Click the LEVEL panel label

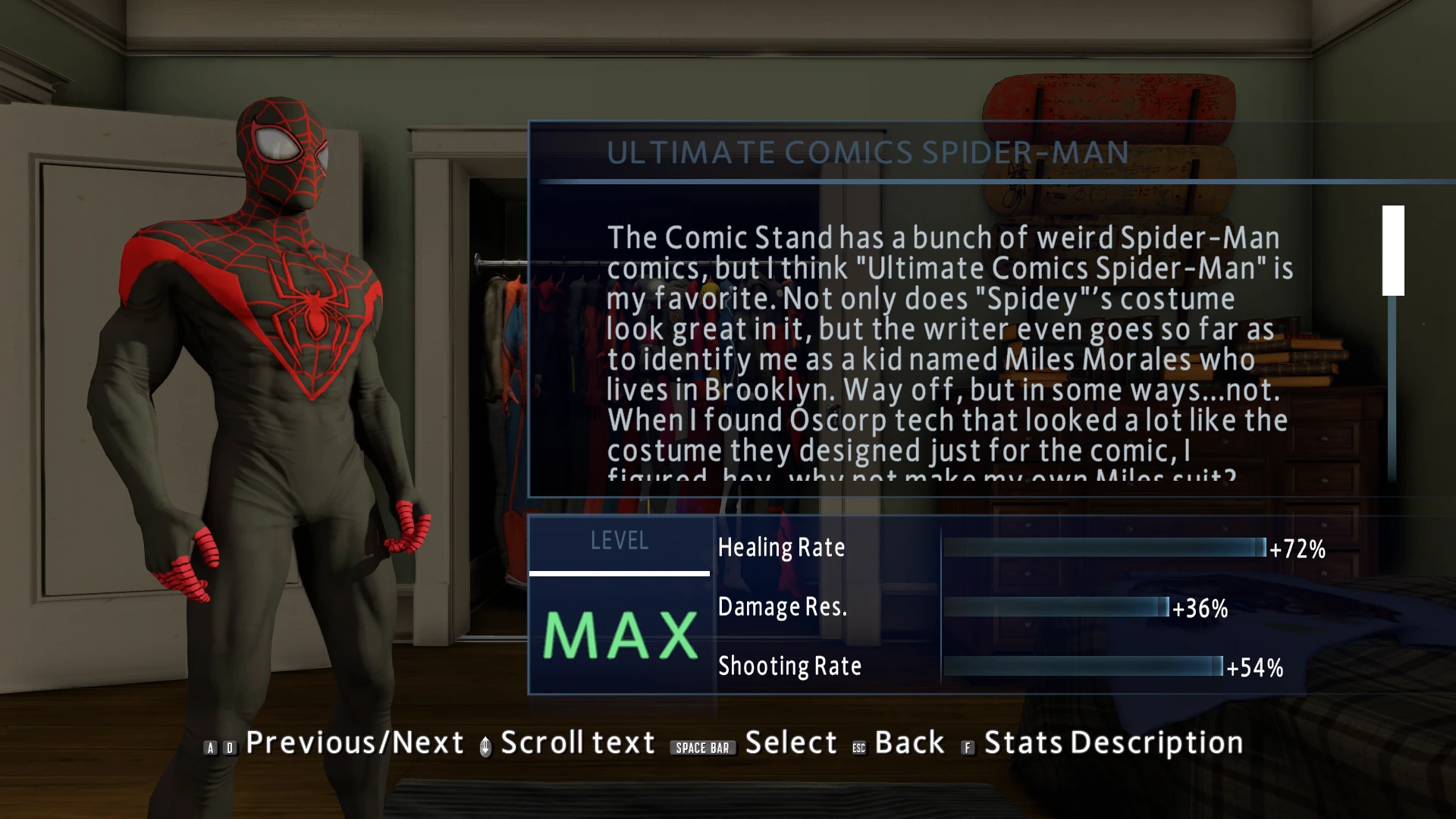point(620,541)
